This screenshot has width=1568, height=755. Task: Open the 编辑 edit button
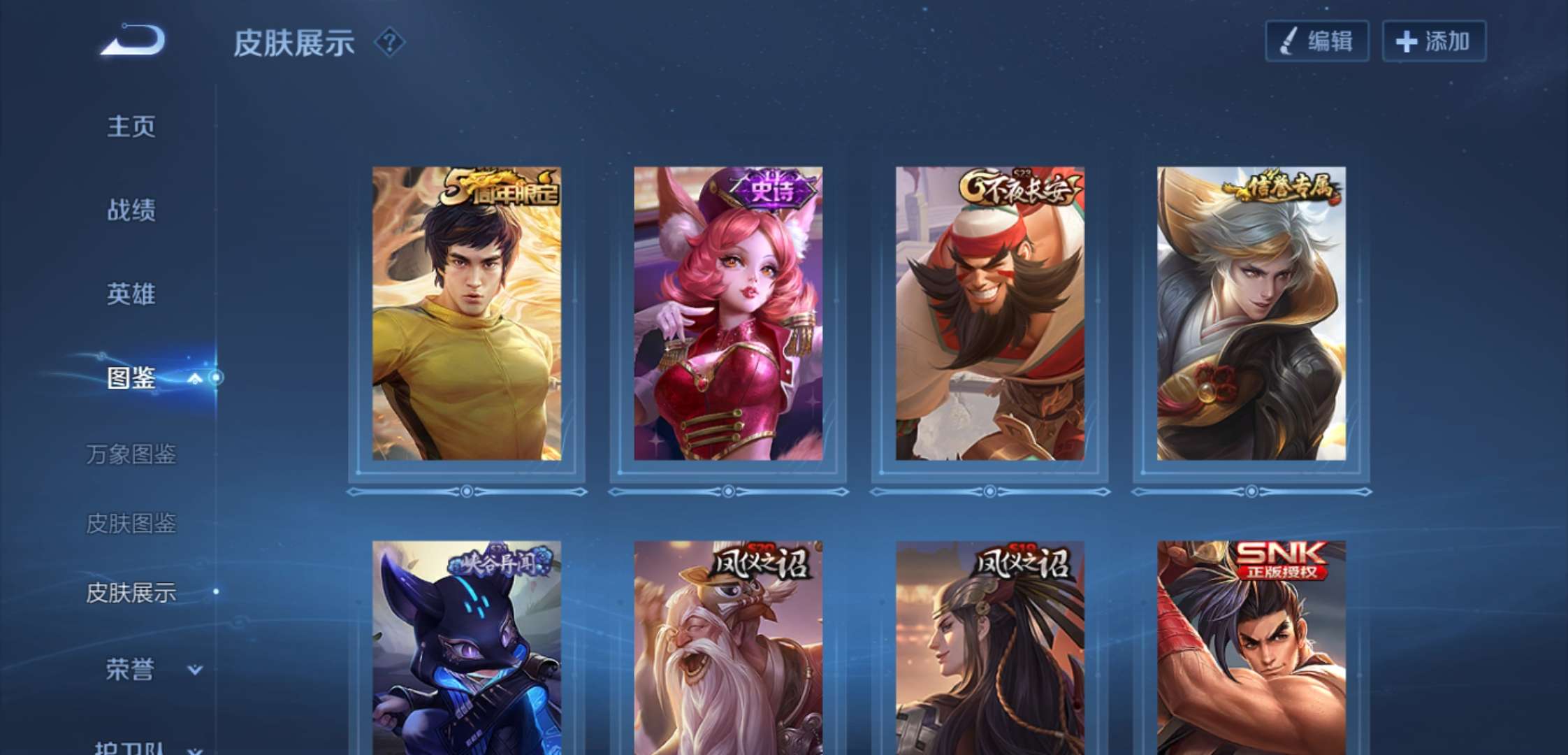(x=1316, y=41)
